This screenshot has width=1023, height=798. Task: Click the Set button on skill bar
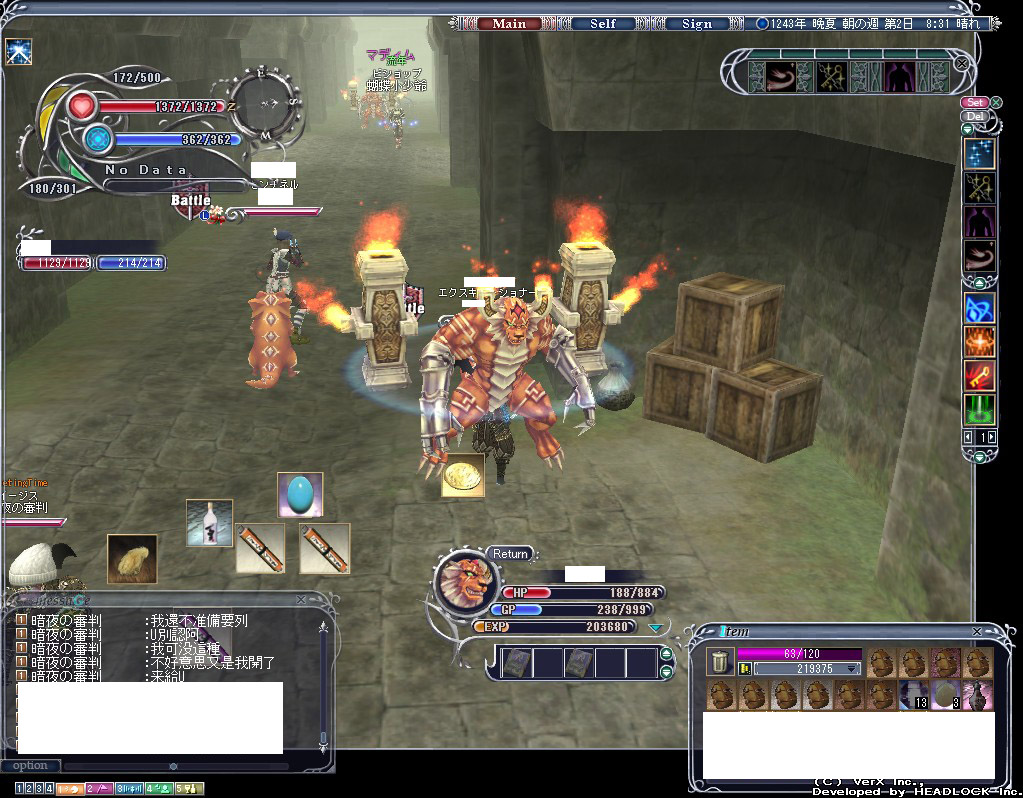(x=974, y=102)
